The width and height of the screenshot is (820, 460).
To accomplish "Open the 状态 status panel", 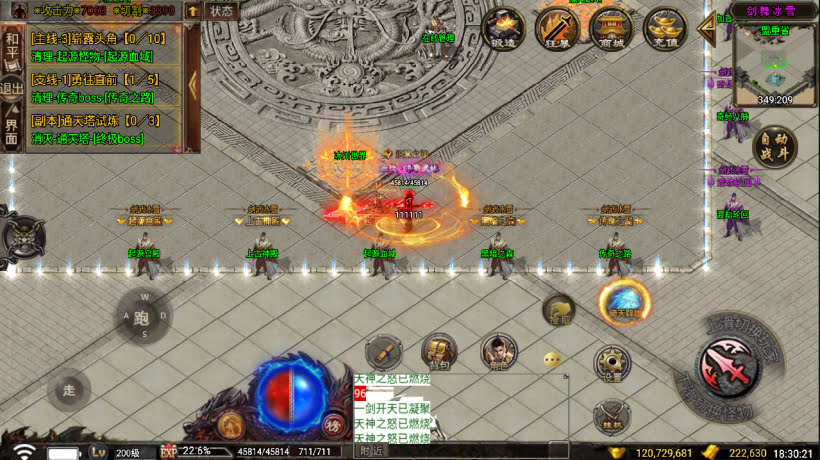I will 221,11.
